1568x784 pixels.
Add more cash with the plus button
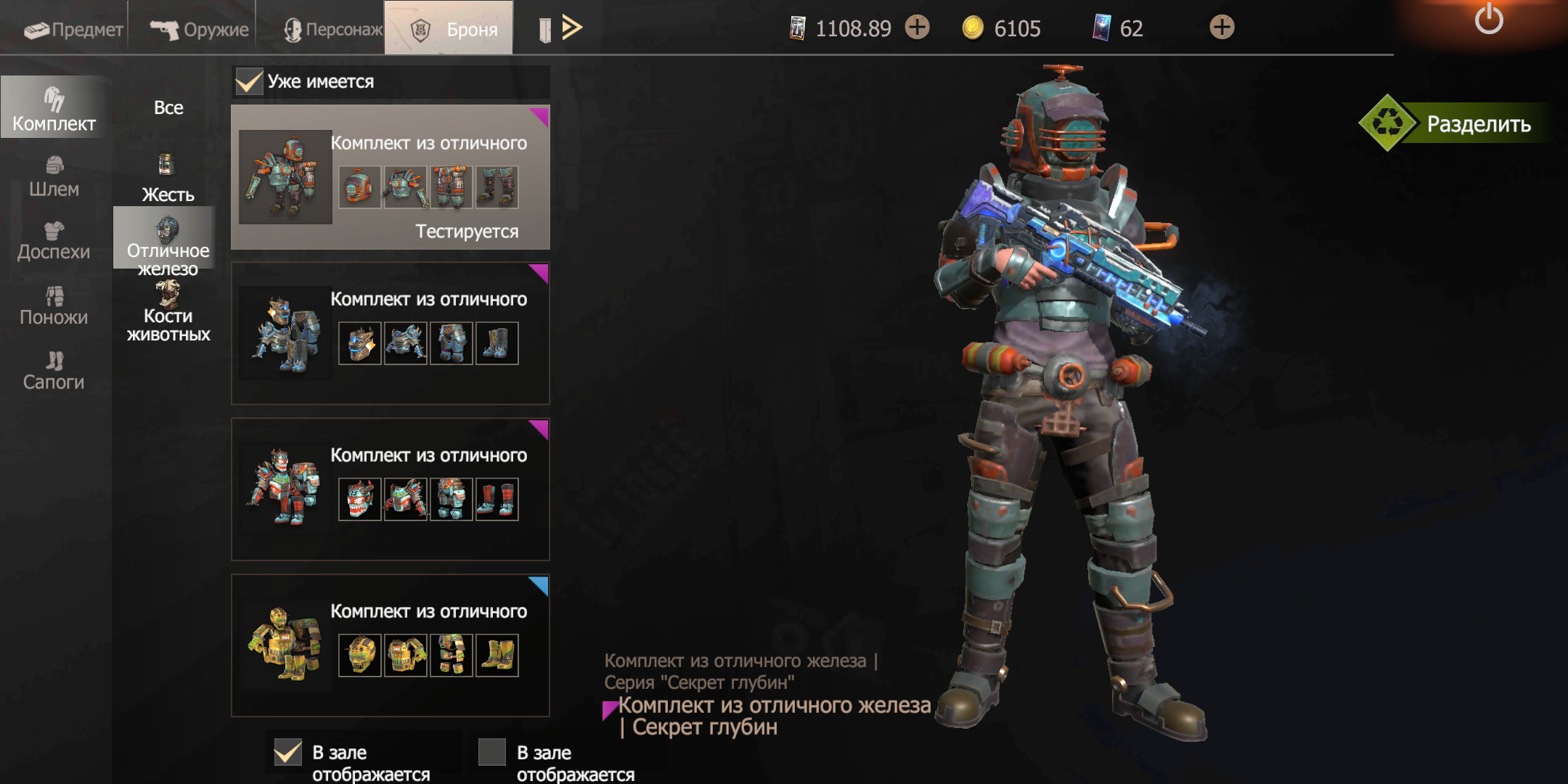(x=918, y=28)
